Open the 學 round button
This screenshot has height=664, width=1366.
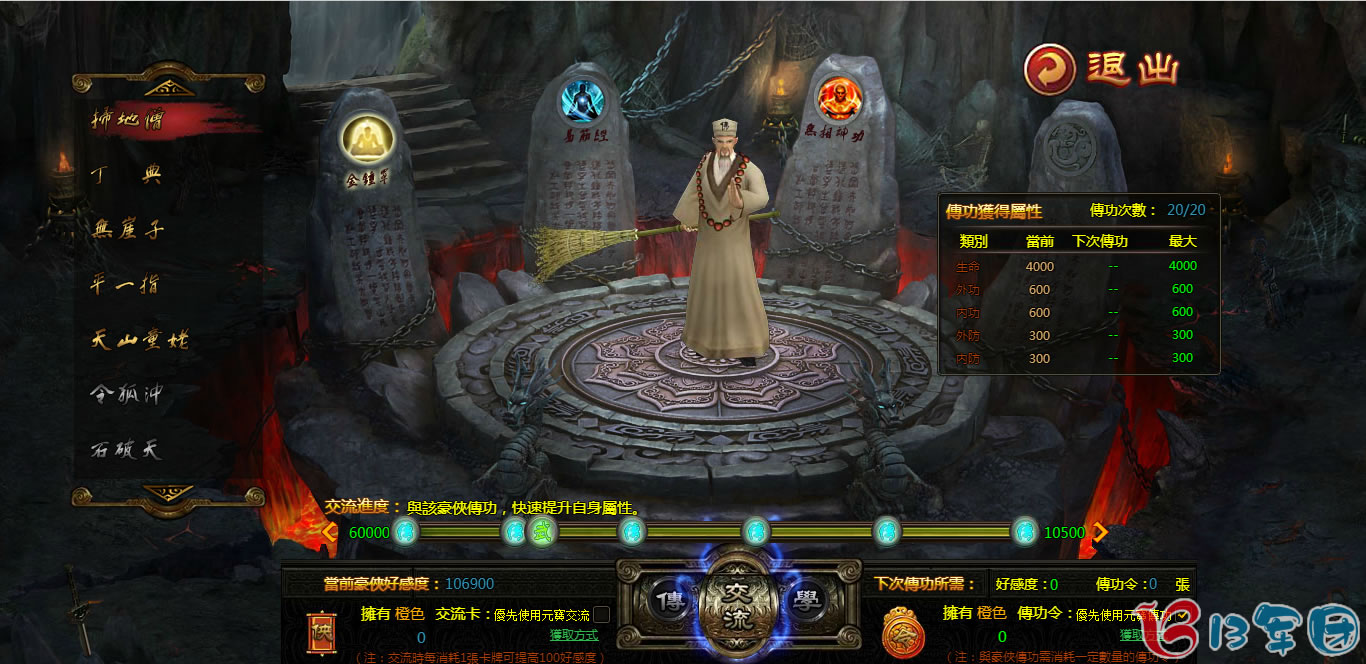pyautogui.click(x=806, y=602)
